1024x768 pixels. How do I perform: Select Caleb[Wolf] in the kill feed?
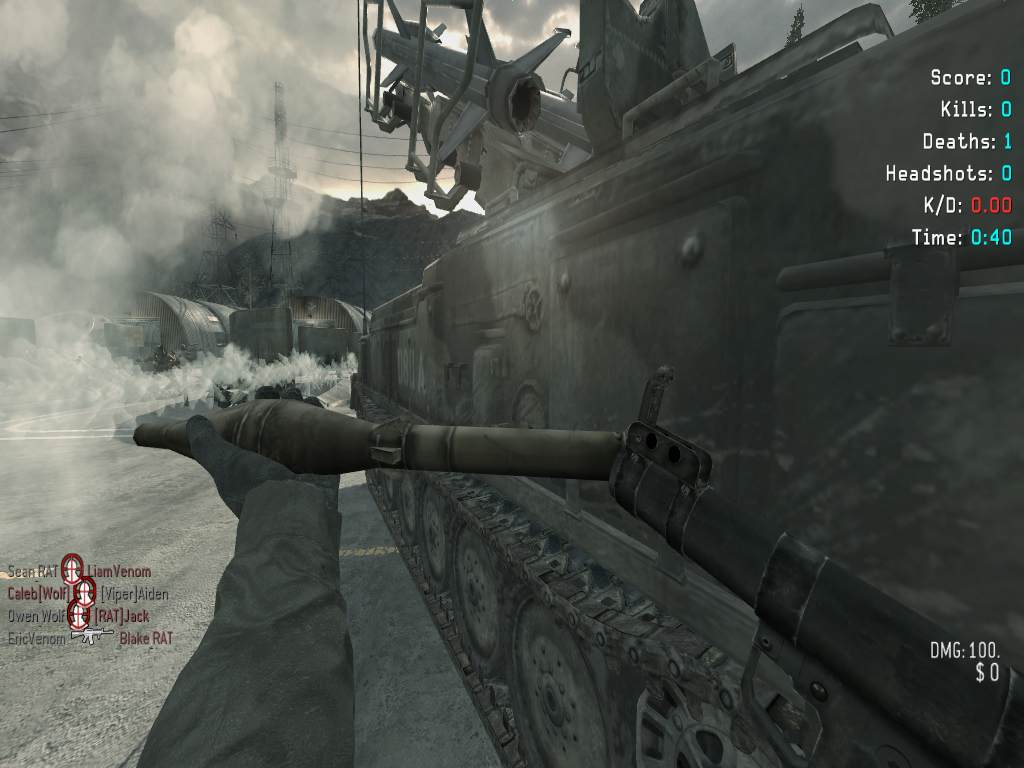click(39, 594)
